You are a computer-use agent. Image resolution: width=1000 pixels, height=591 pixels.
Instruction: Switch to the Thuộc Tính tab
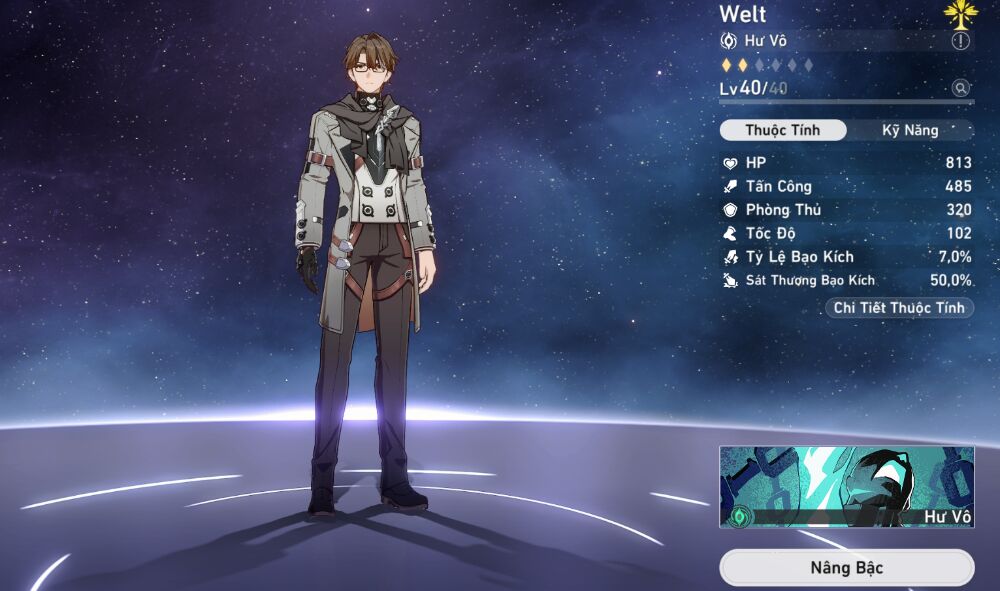tap(783, 131)
